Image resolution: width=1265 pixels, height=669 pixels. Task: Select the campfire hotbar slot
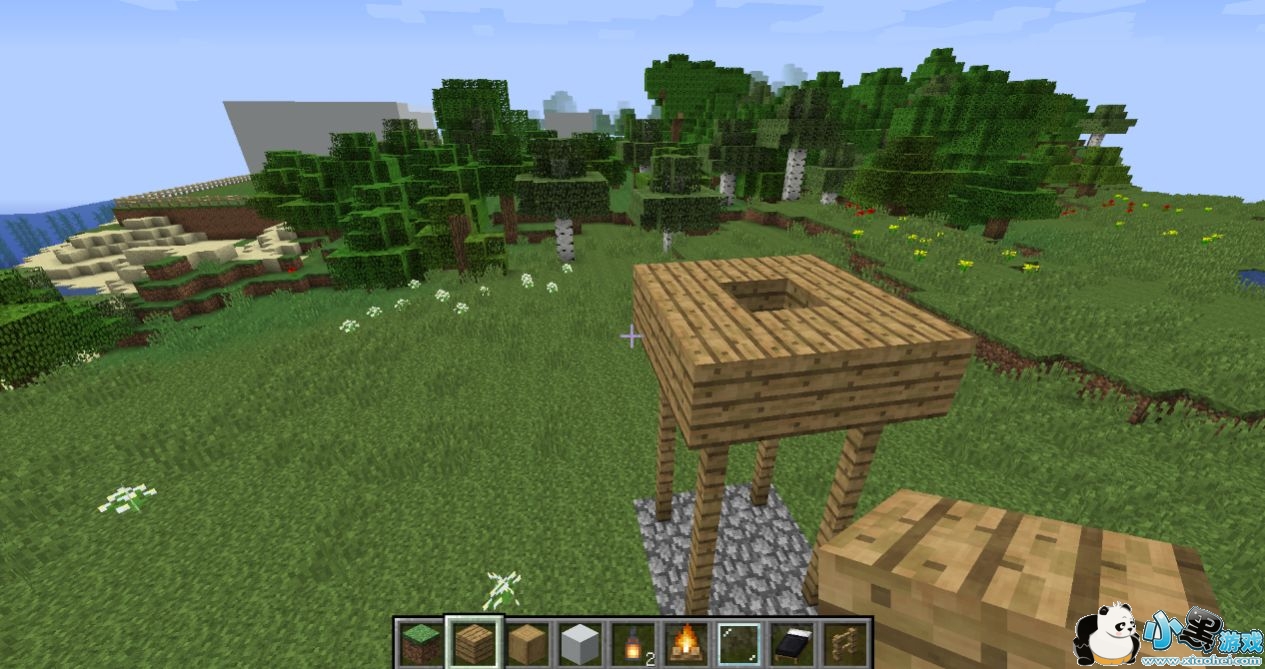coord(686,643)
